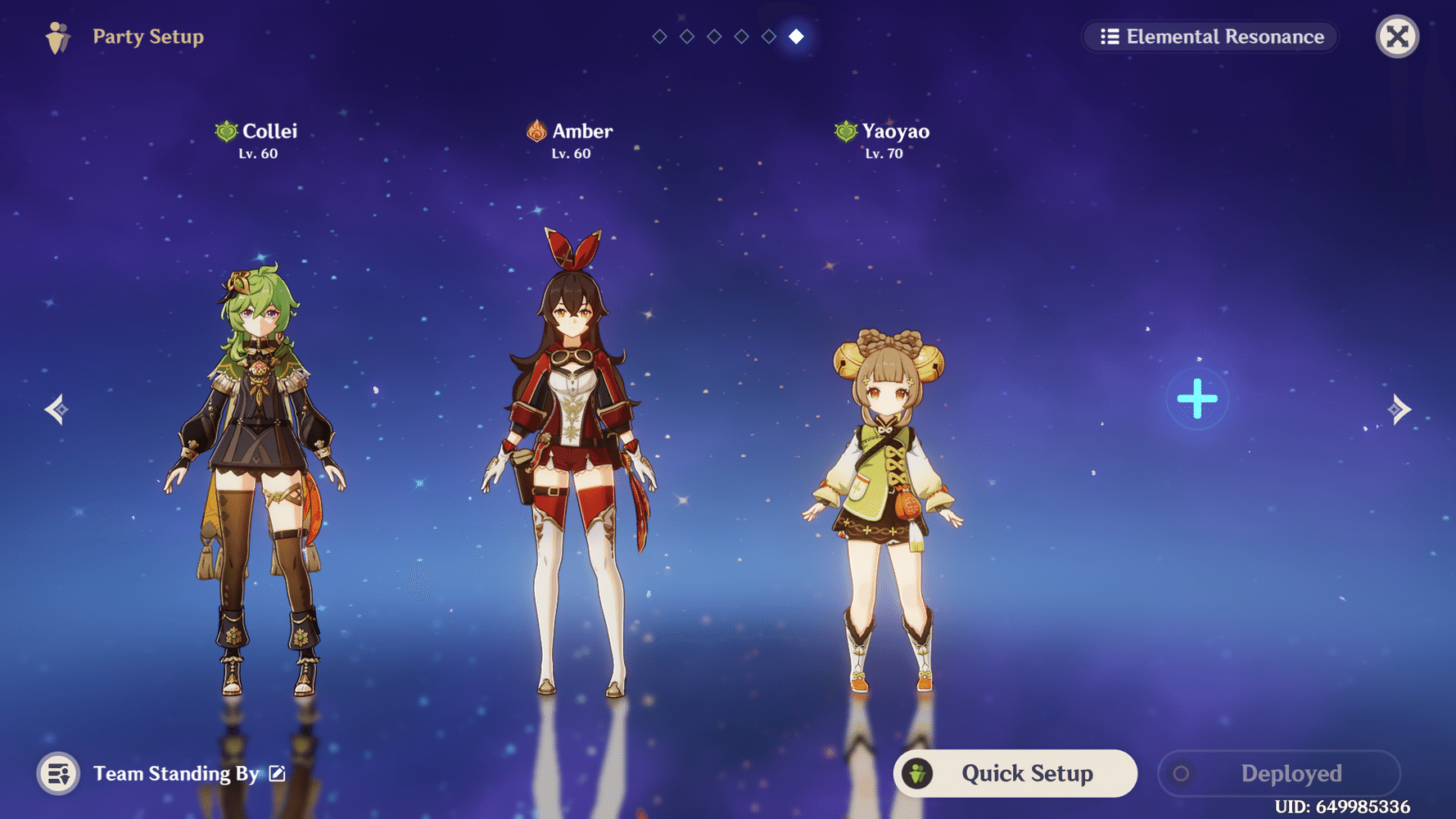Edit the Team Standing By name

tap(278, 773)
